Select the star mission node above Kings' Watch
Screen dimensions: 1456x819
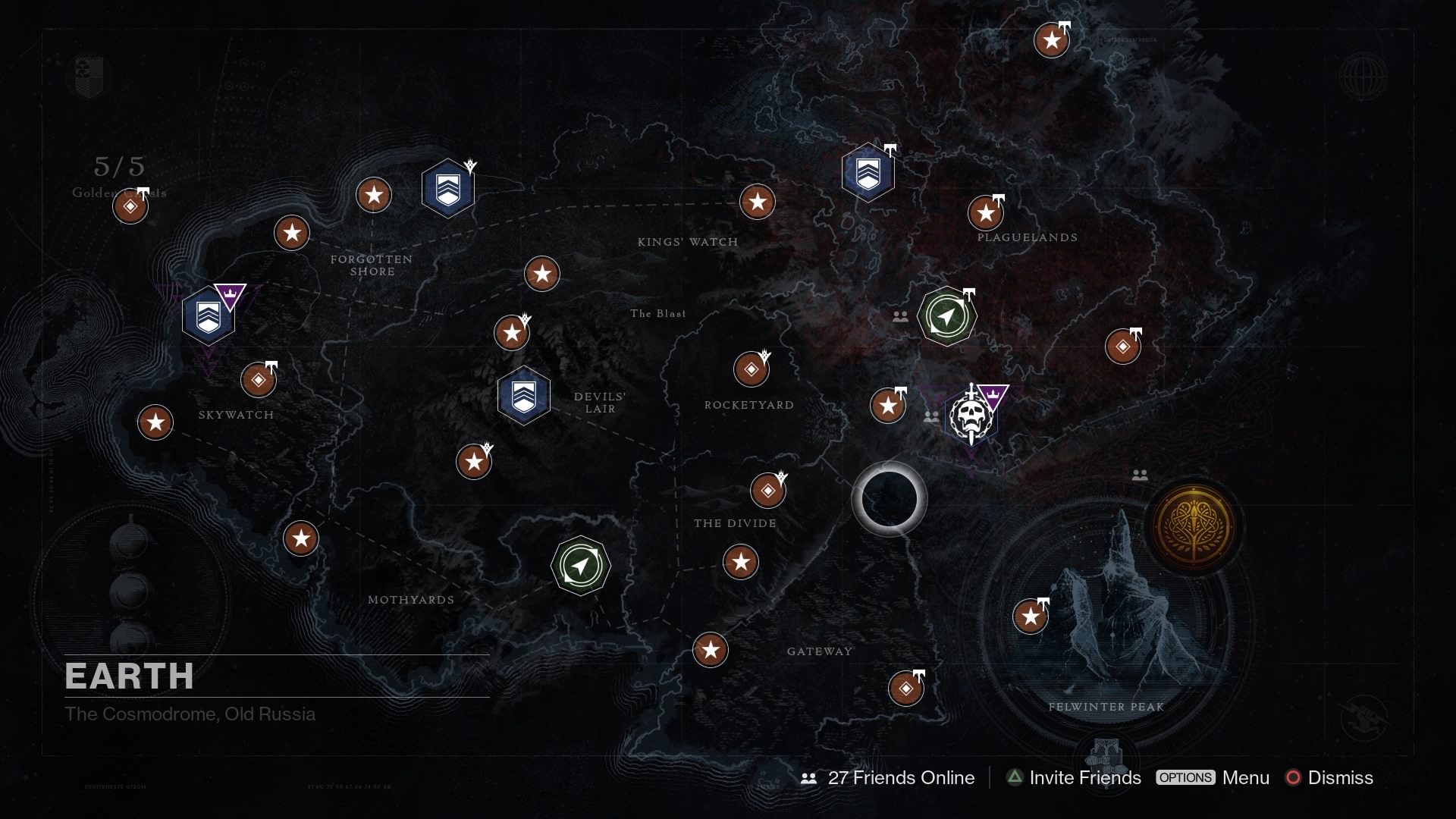tap(758, 202)
